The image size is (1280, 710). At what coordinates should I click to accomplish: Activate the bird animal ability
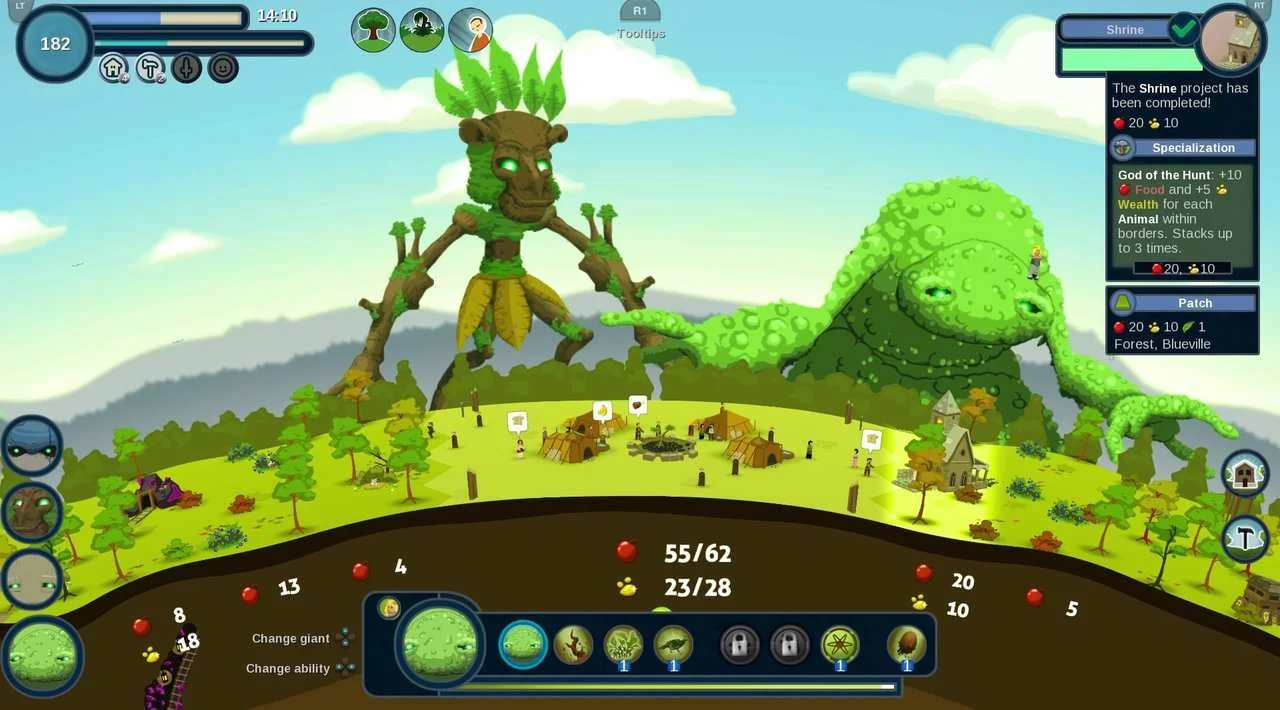click(674, 645)
